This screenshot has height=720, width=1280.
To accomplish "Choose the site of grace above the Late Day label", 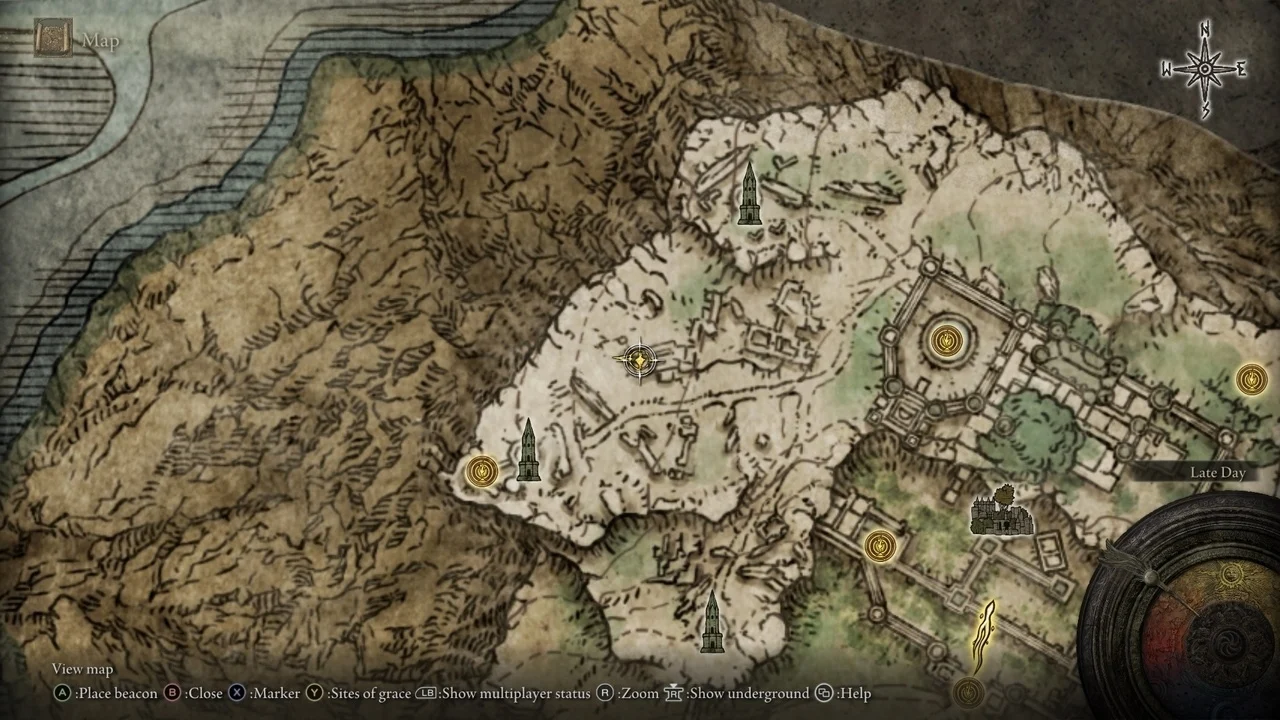I will click(1251, 379).
